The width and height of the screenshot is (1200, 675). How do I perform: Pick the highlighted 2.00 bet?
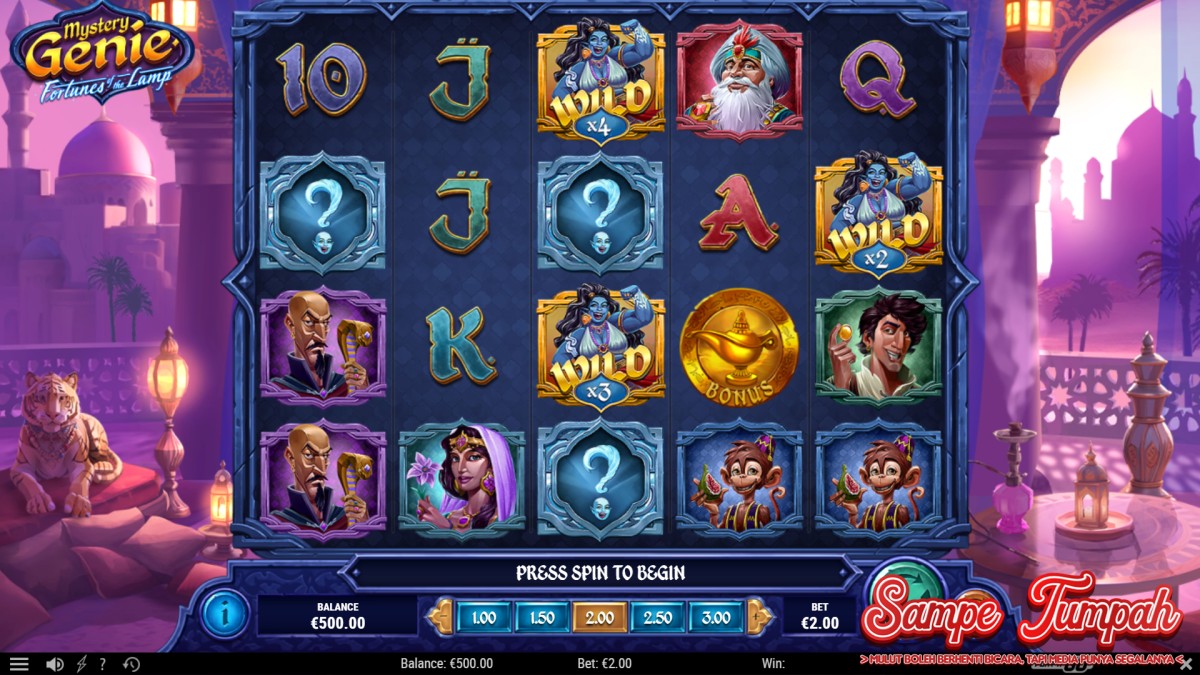599,618
